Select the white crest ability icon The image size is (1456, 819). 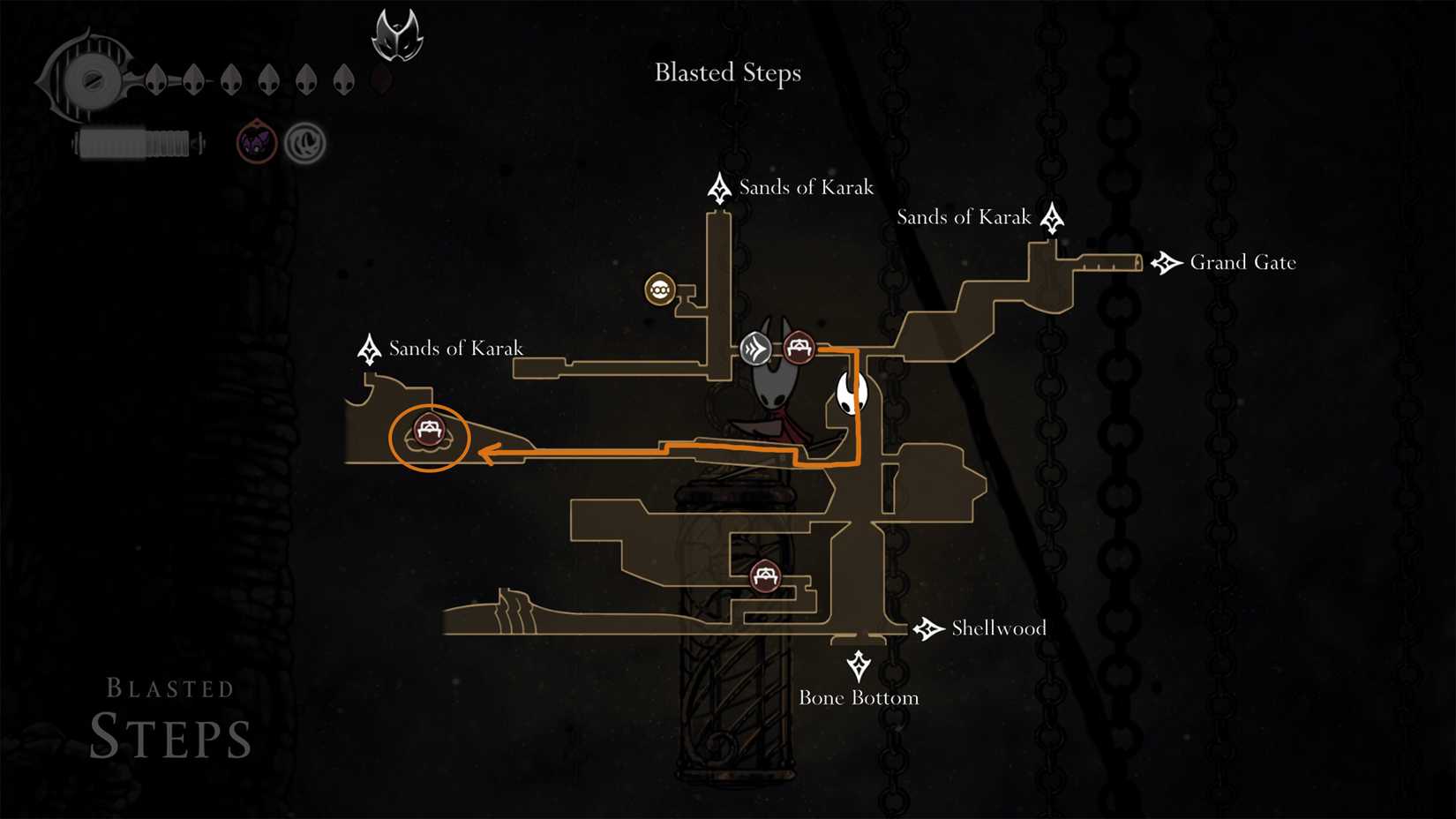[304, 142]
